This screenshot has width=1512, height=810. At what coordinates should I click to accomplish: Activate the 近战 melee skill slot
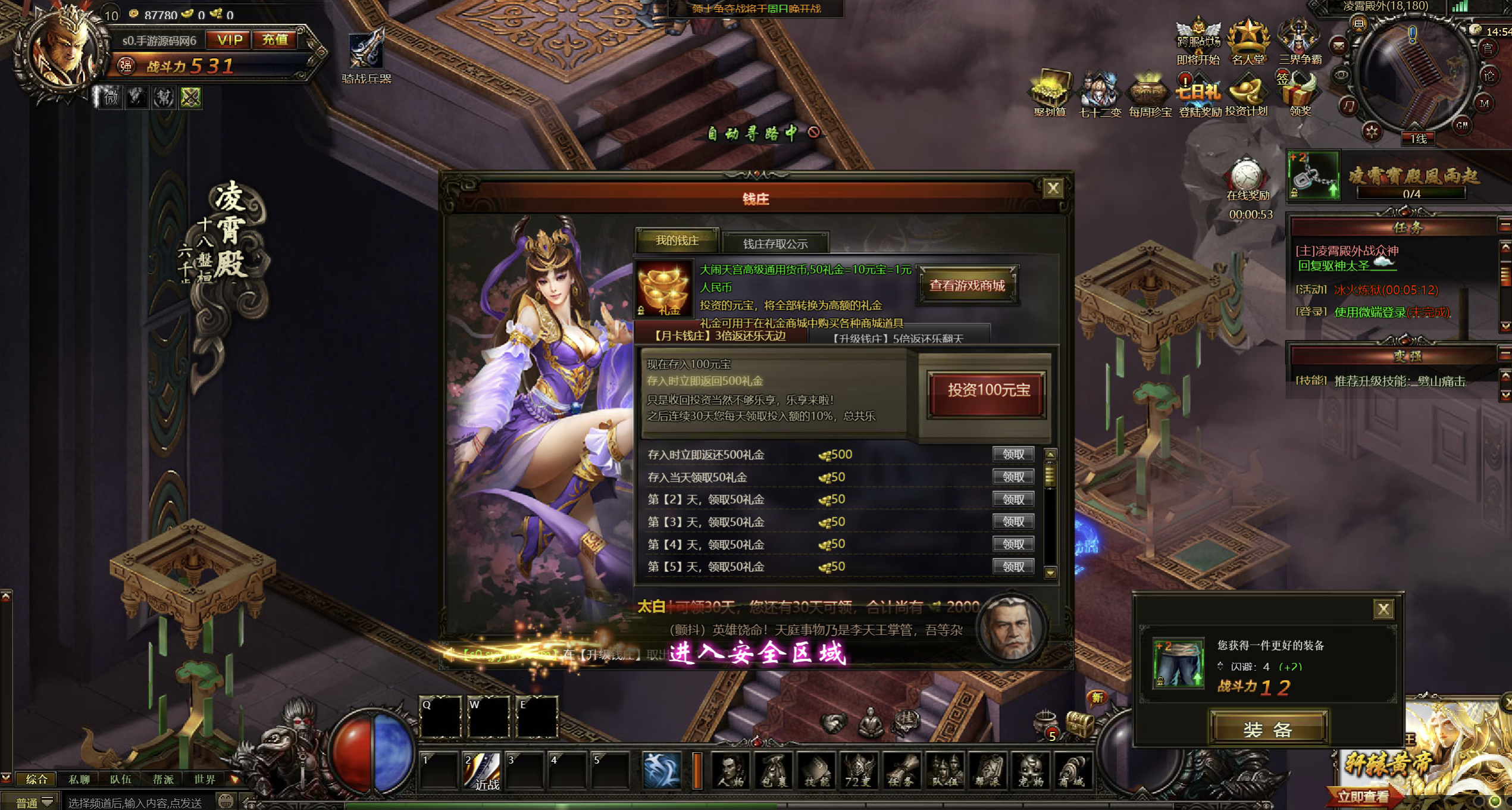coord(483,770)
